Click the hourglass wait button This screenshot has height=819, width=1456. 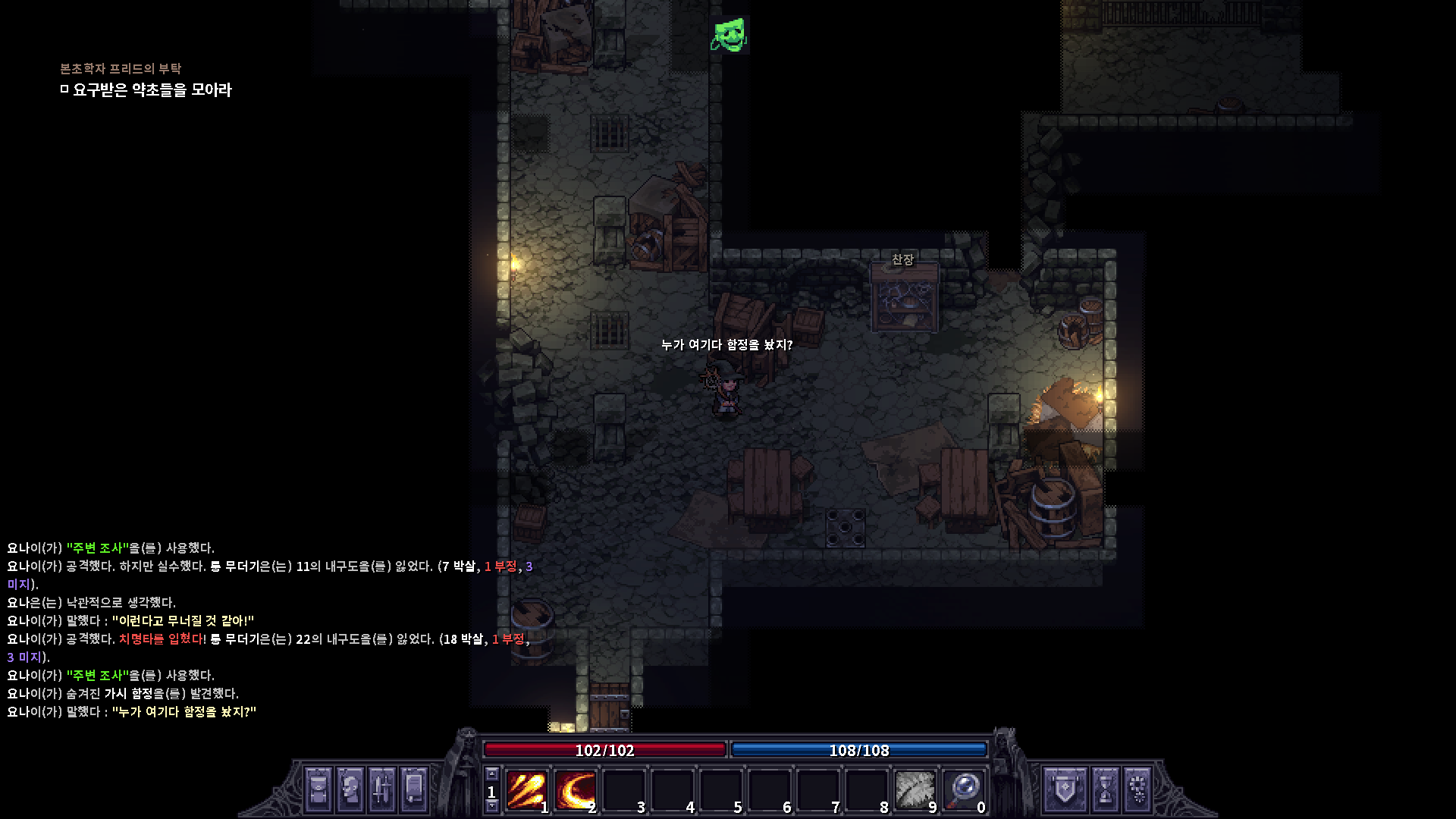click(x=1105, y=789)
